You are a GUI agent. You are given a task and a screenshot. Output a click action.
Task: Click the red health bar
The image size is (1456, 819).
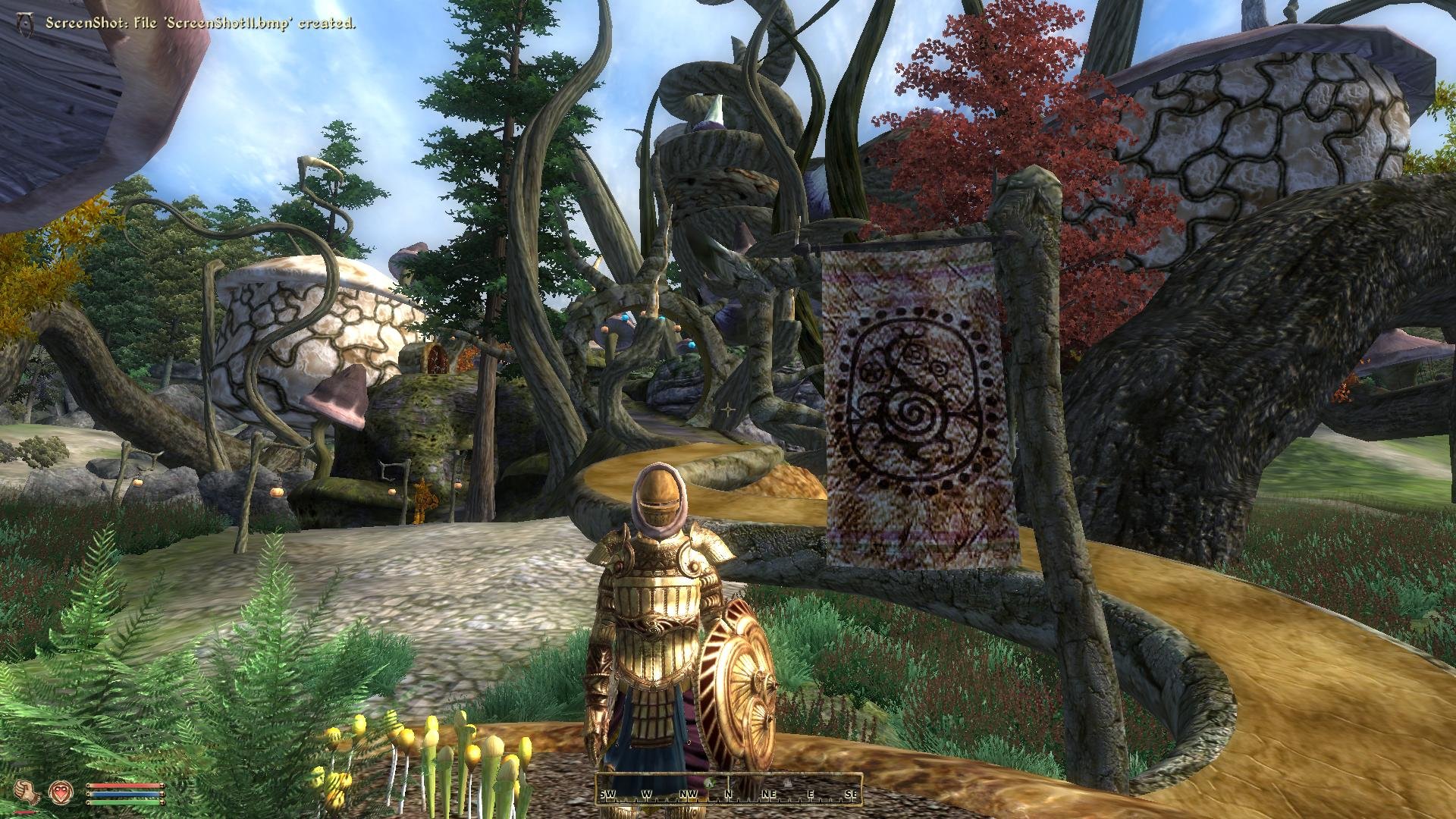click(125, 786)
